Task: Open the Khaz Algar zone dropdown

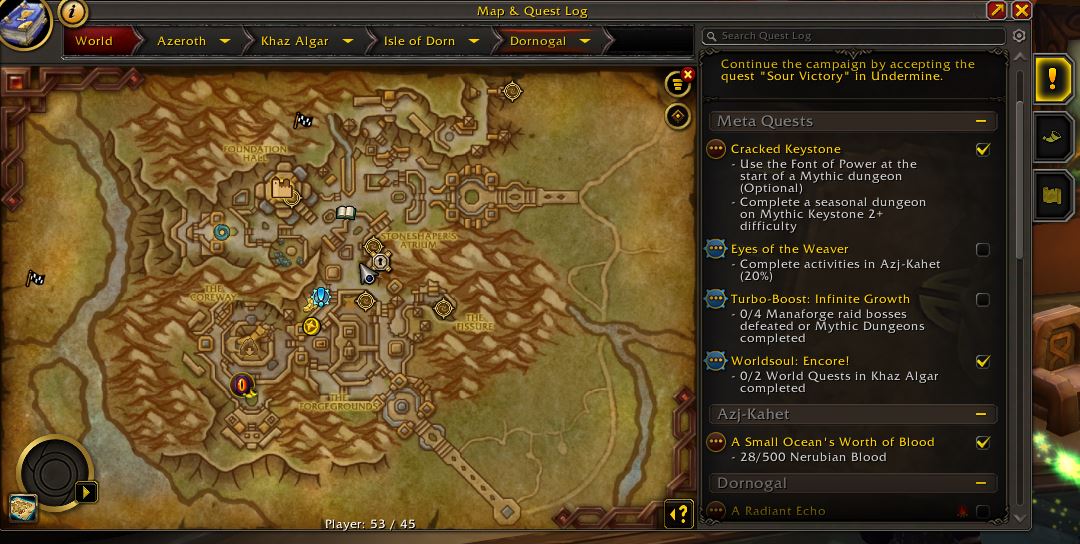Action: click(x=348, y=41)
